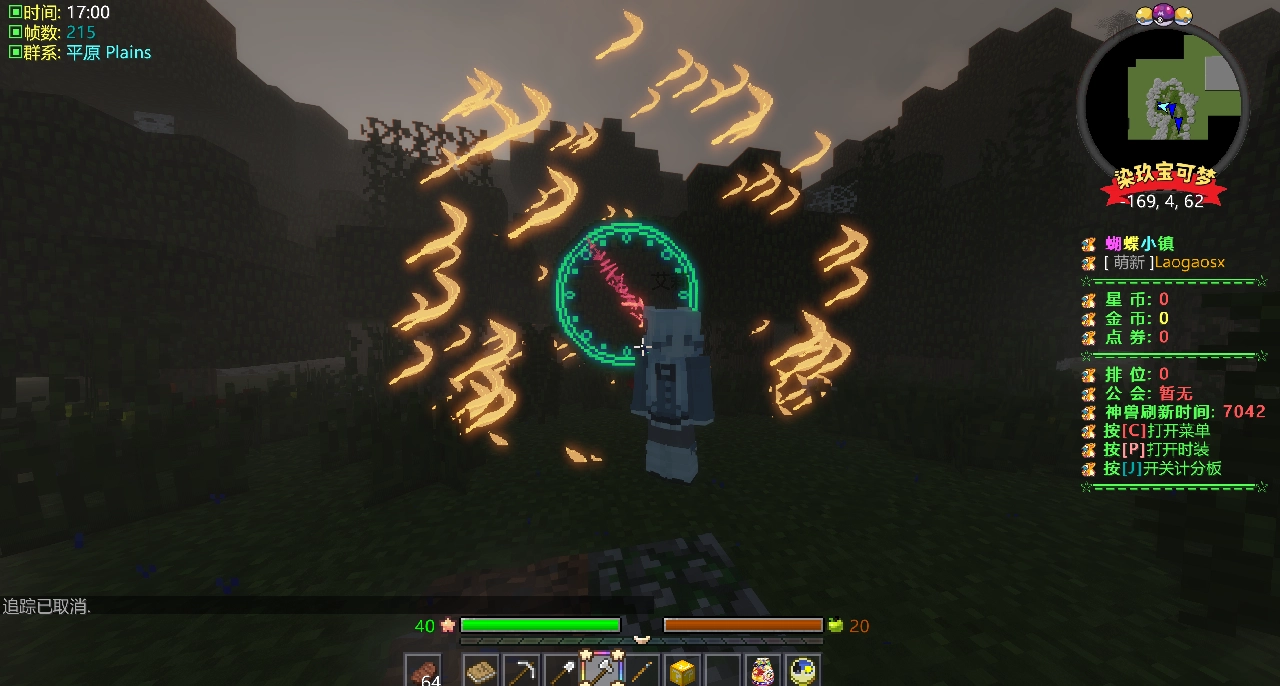Click the purple Master Ball icon above minimap
The height and width of the screenshot is (686, 1280).
1163,14
